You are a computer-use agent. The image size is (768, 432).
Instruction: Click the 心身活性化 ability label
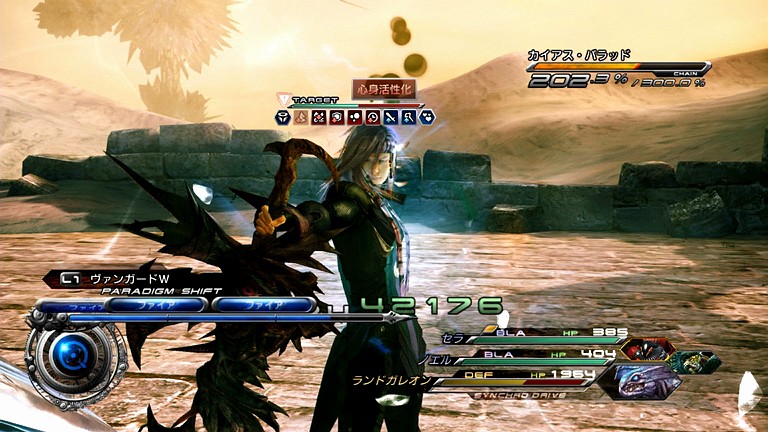(383, 88)
